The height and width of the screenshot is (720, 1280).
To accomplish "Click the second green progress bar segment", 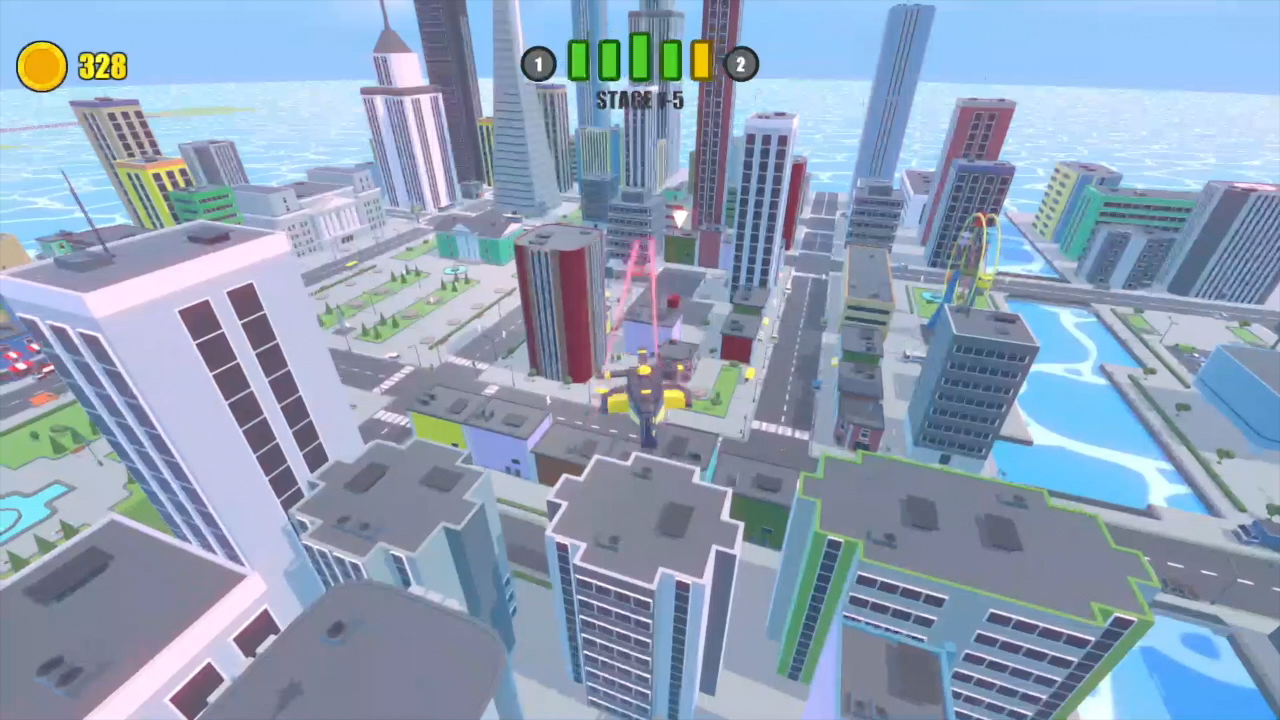I will tap(609, 62).
